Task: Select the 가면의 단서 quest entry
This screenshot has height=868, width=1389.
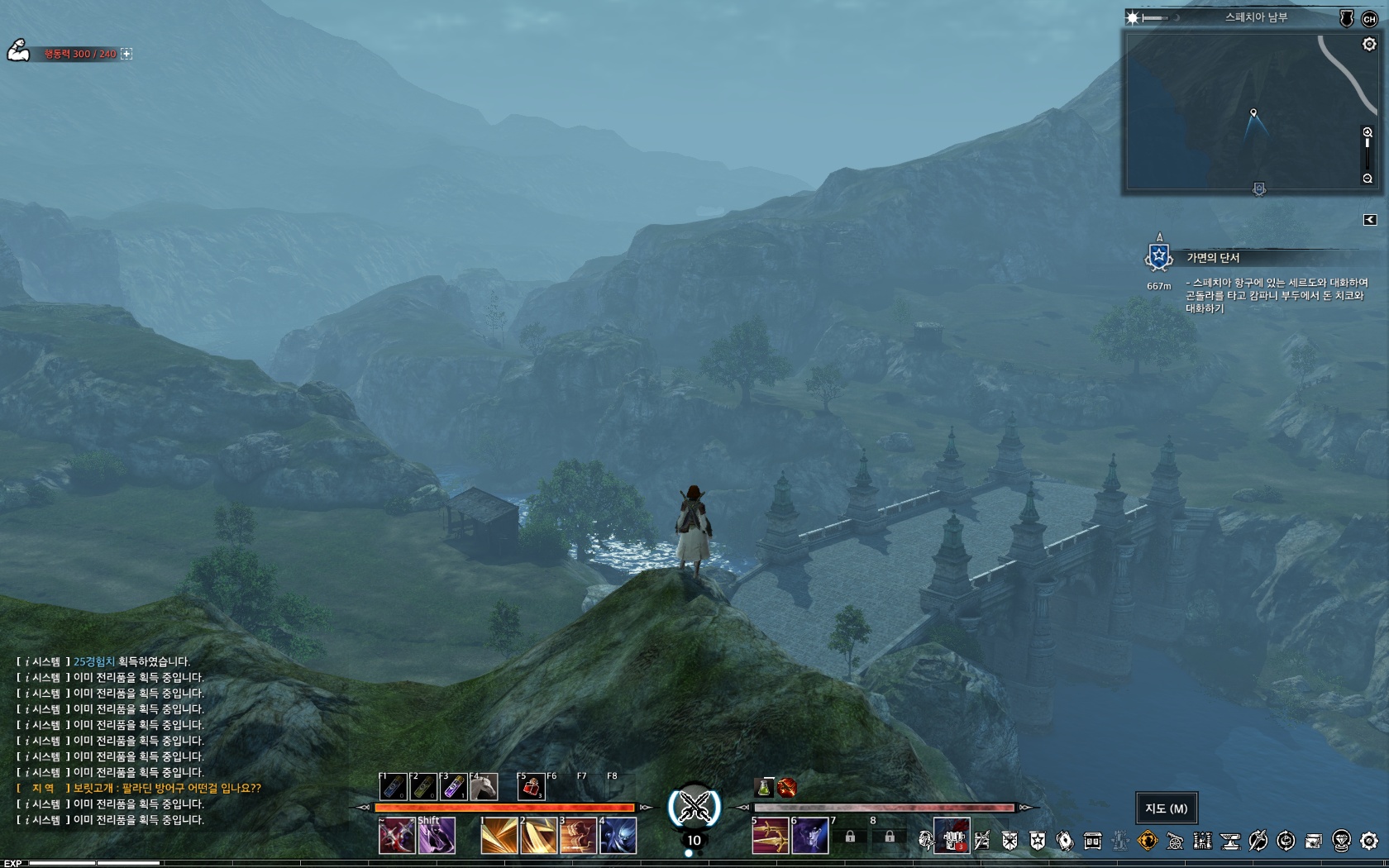Action: pos(1213,258)
